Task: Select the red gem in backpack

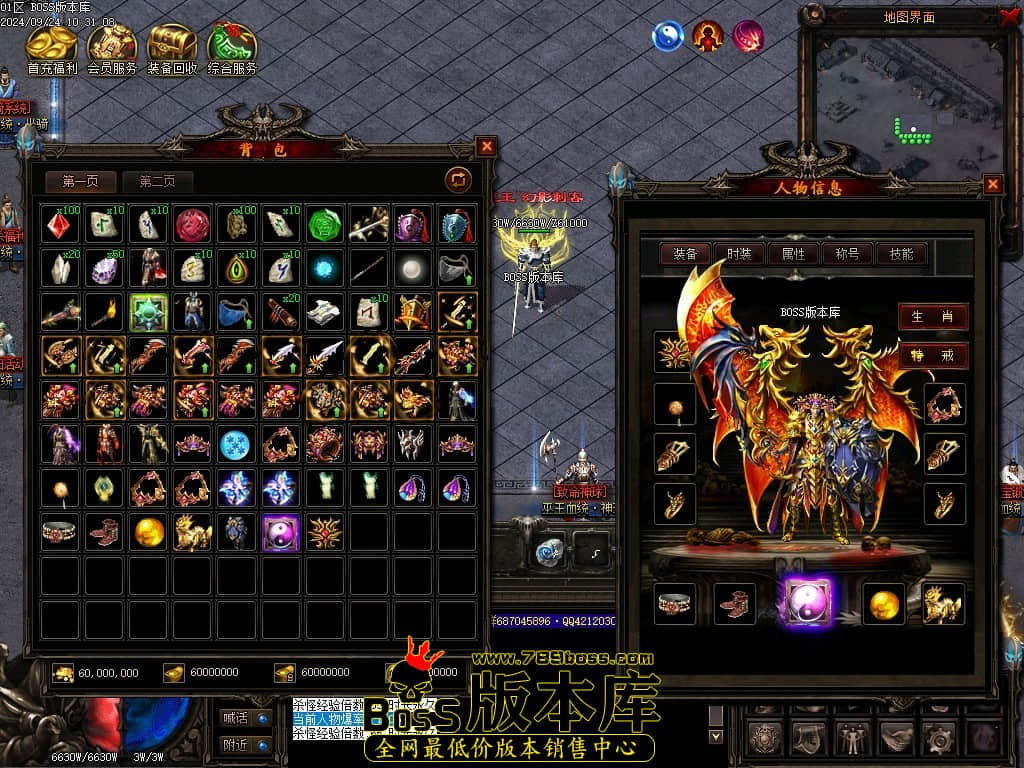Action: pos(60,225)
